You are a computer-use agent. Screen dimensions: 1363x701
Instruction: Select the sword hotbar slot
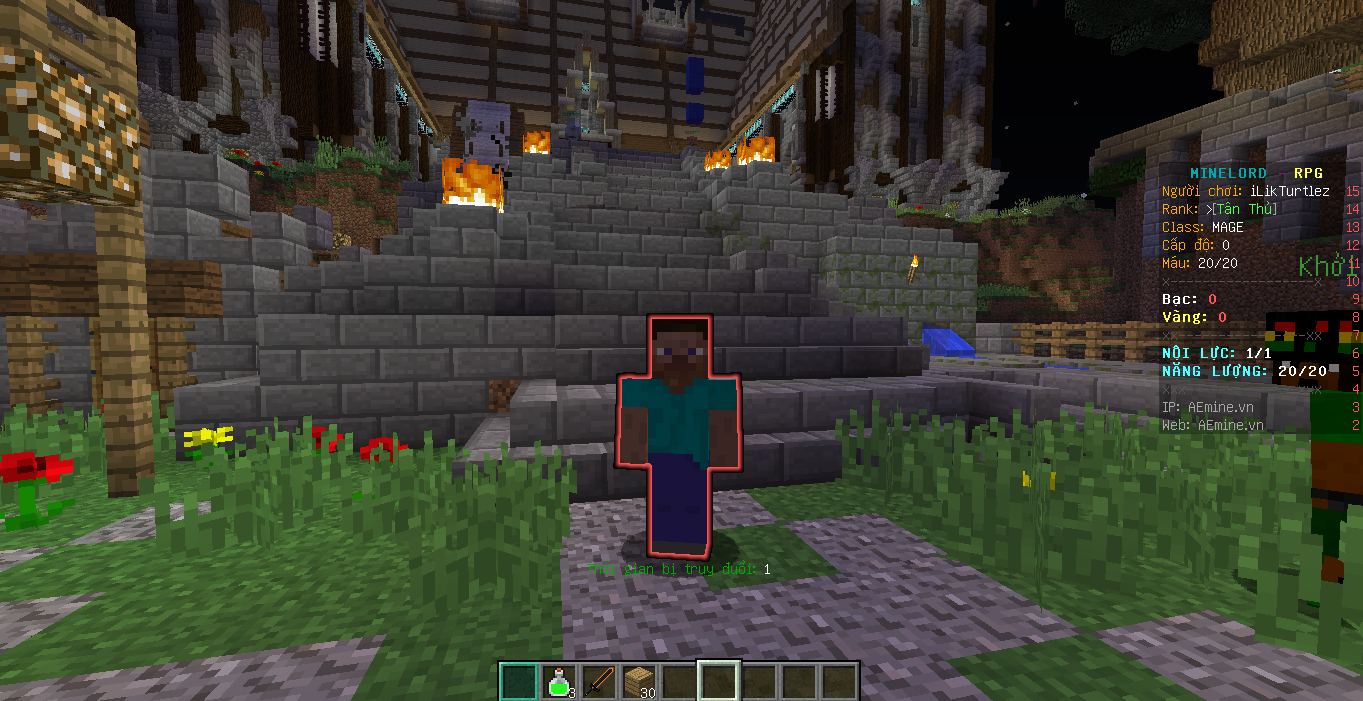[x=599, y=681]
